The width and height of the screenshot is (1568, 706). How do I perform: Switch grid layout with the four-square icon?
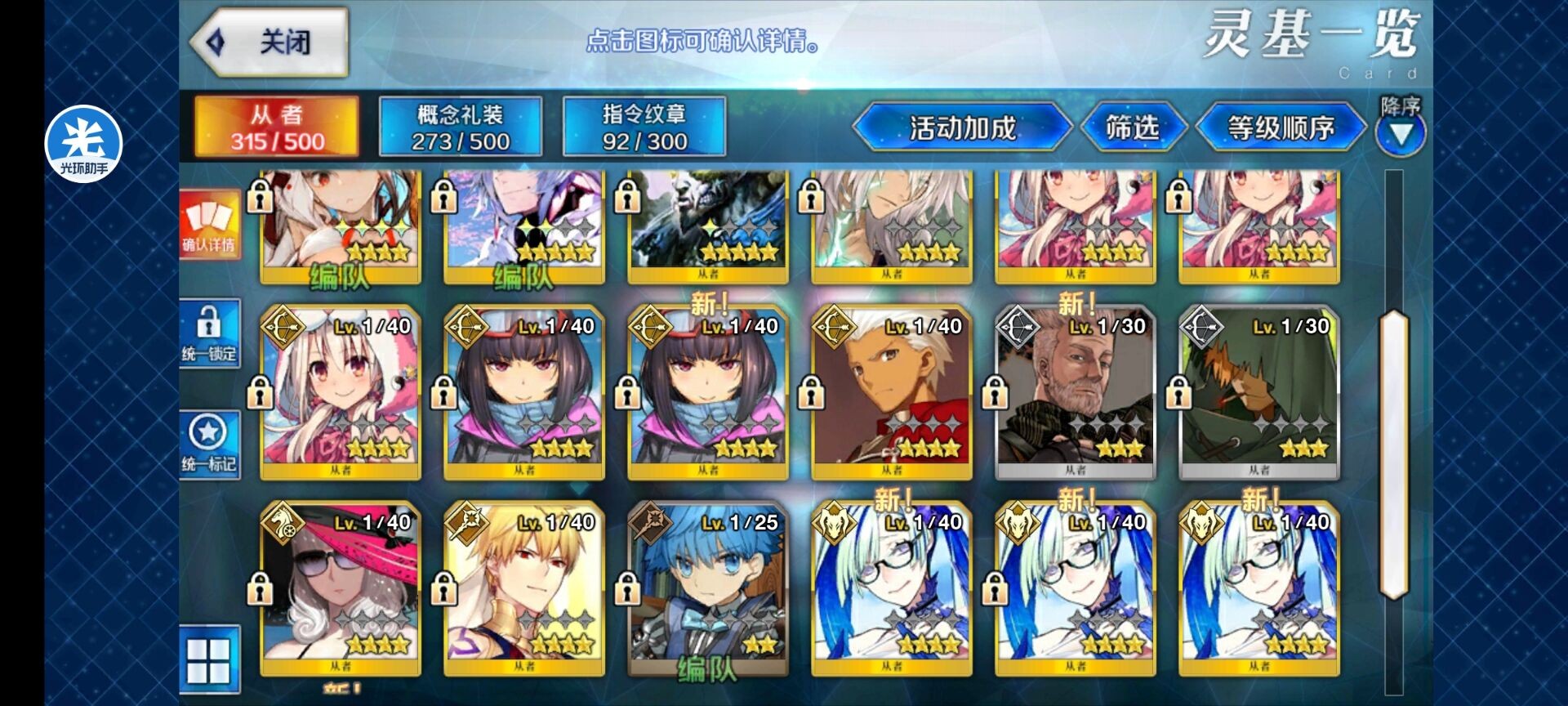(210, 660)
